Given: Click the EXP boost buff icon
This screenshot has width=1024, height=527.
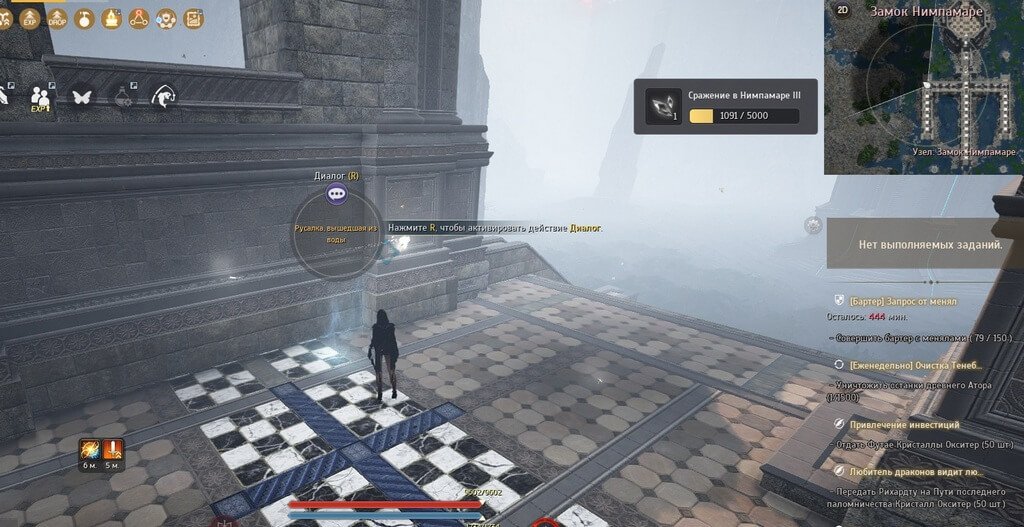Looking at the screenshot, I should (x=31, y=18).
